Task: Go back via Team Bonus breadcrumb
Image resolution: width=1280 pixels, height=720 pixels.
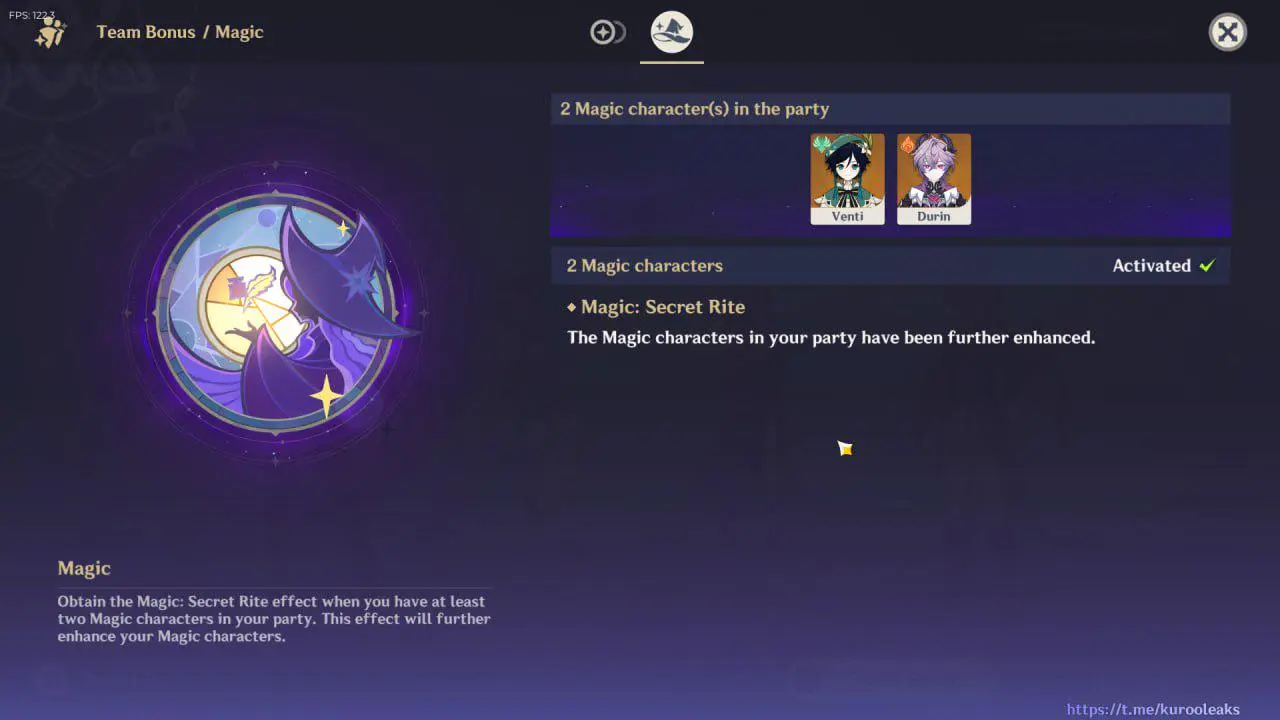Action: [x=146, y=32]
